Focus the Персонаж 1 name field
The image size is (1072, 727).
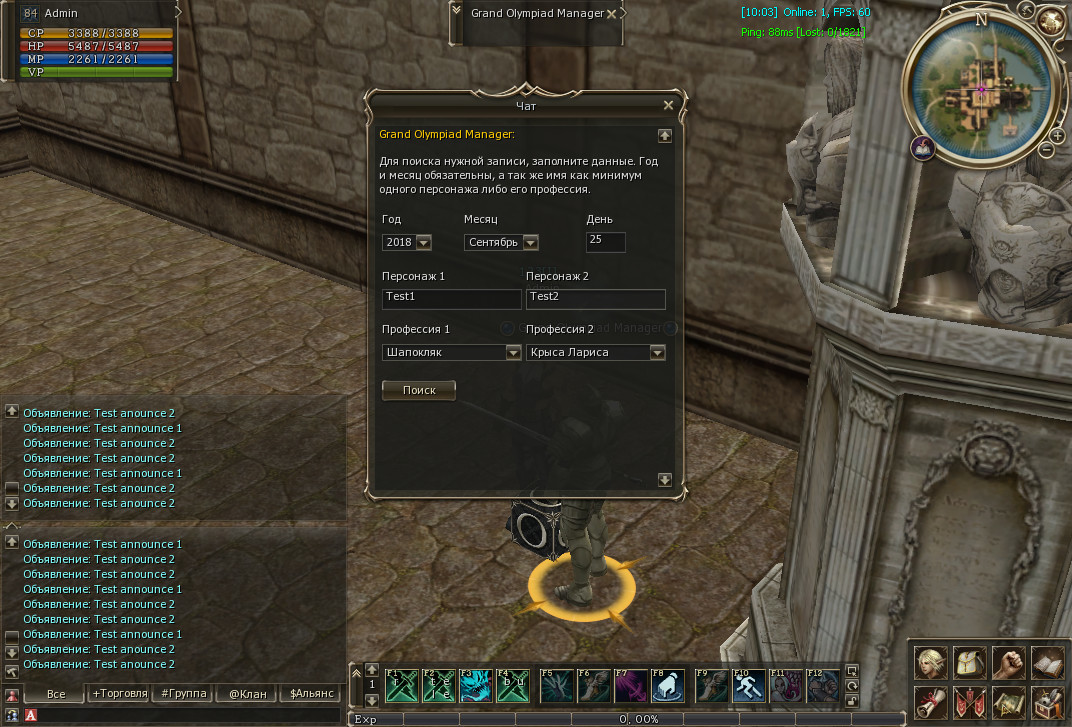451,297
